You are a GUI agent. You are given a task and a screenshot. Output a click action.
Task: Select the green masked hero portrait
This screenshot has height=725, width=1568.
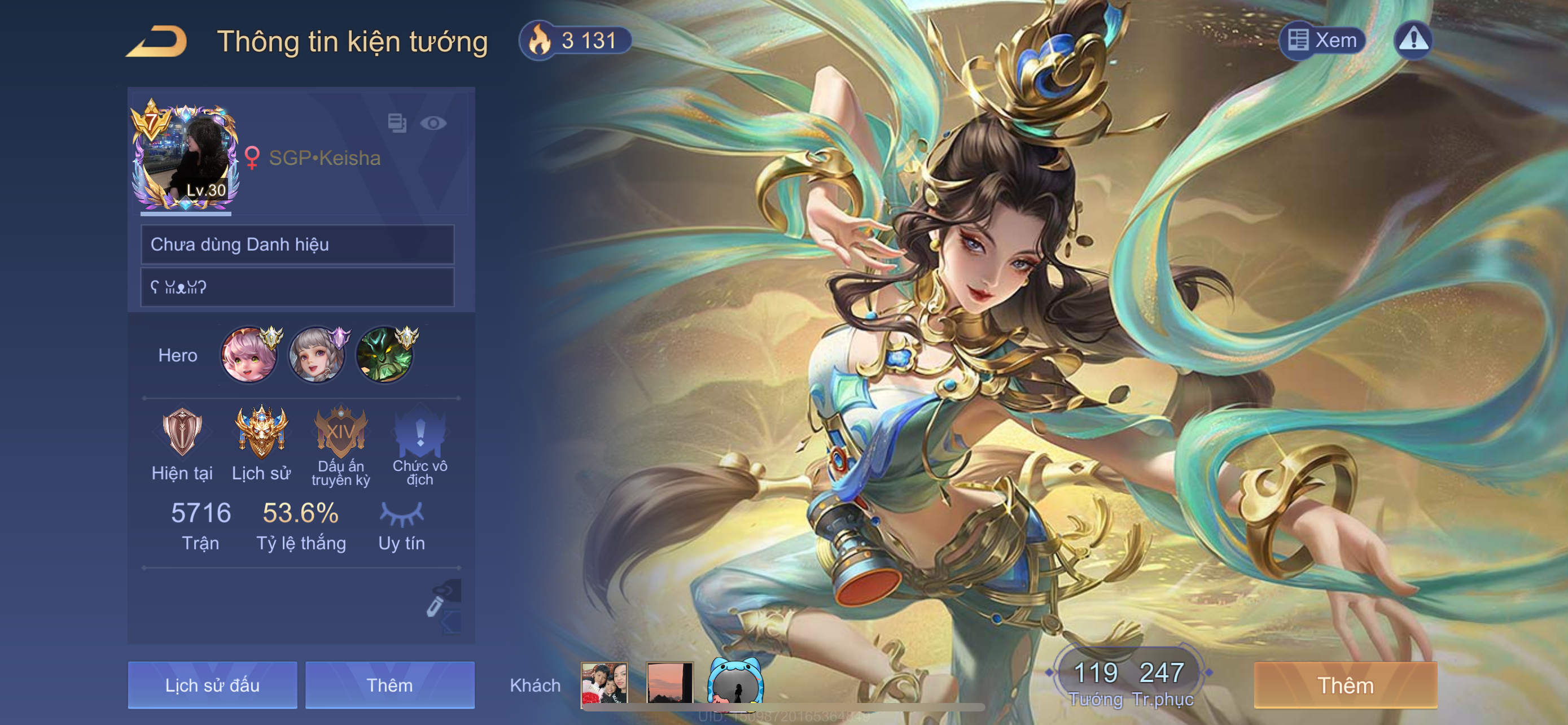[384, 355]
